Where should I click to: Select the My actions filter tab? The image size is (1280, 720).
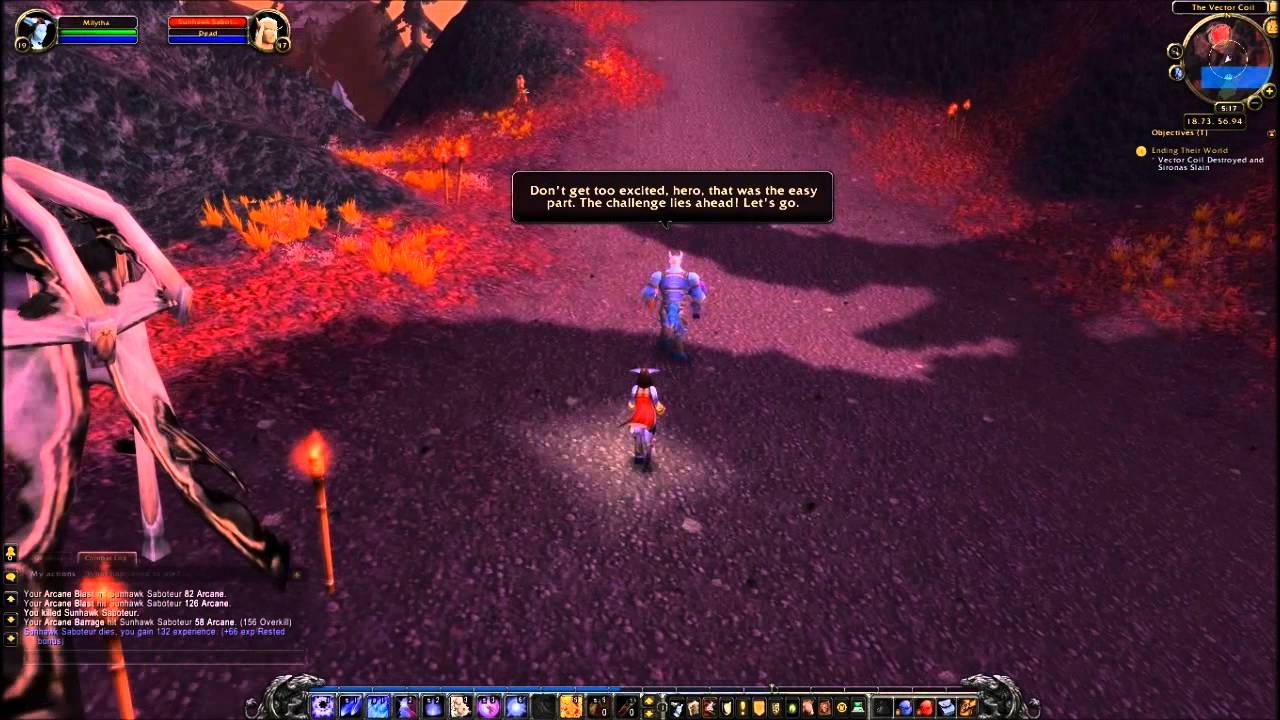coord(54,574)
